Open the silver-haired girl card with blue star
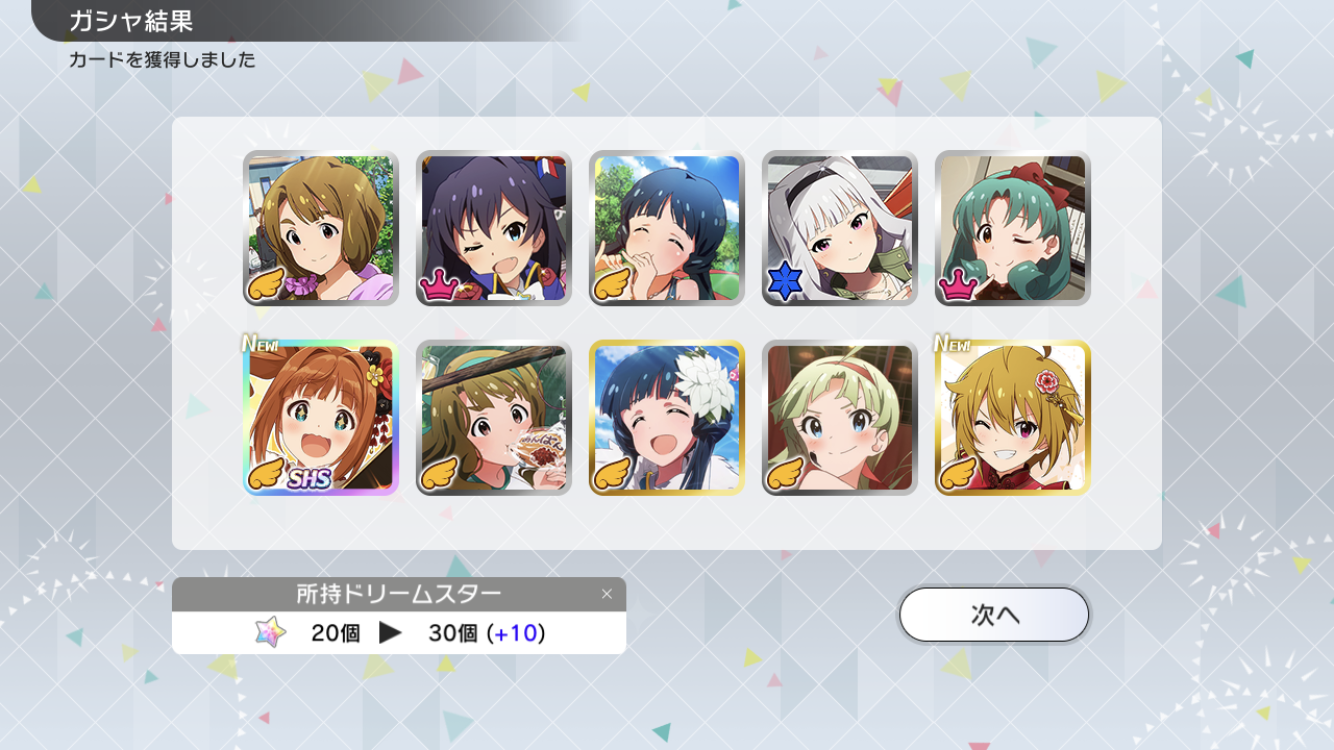1334x750 pixels. 839,228
